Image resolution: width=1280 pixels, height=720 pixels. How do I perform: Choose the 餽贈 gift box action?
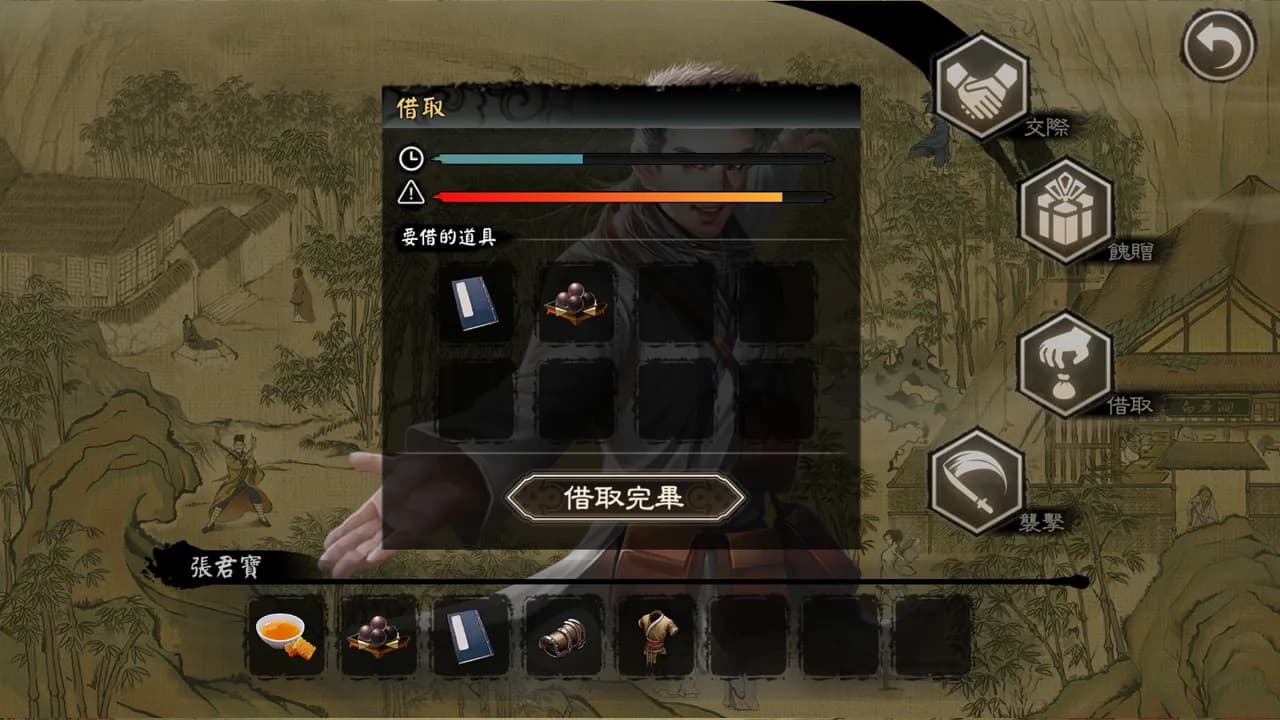pos(1065,211)
